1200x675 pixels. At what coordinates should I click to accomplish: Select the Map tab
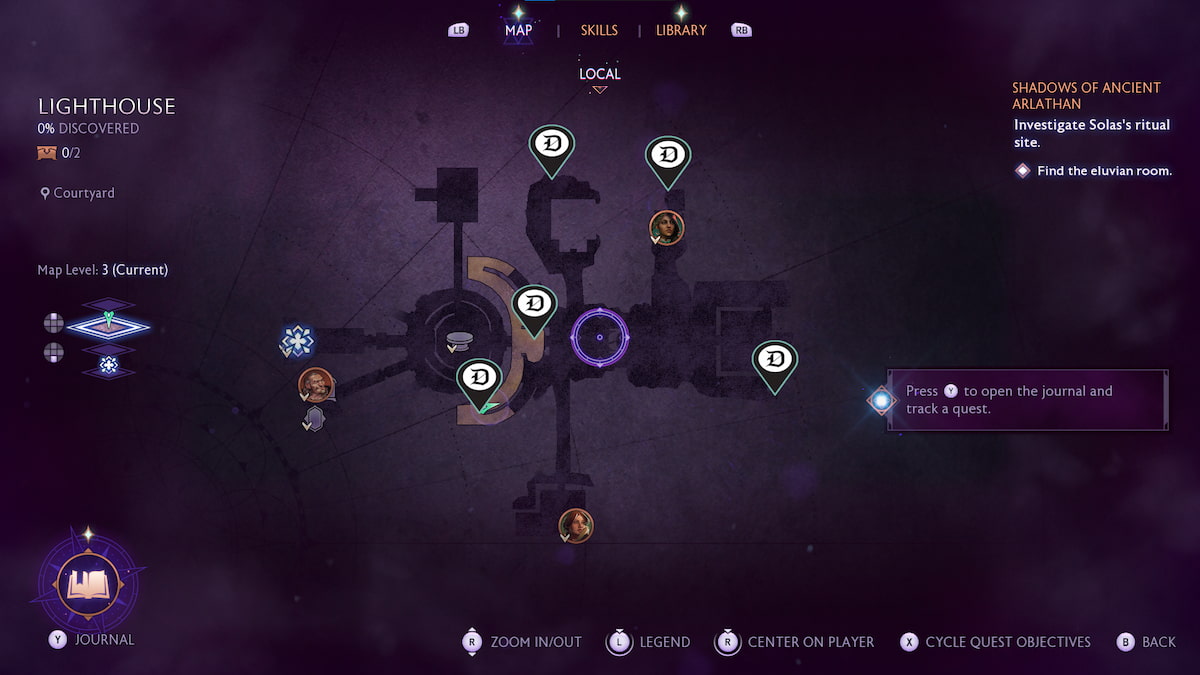pyautogui.click(x=518, y=30)
